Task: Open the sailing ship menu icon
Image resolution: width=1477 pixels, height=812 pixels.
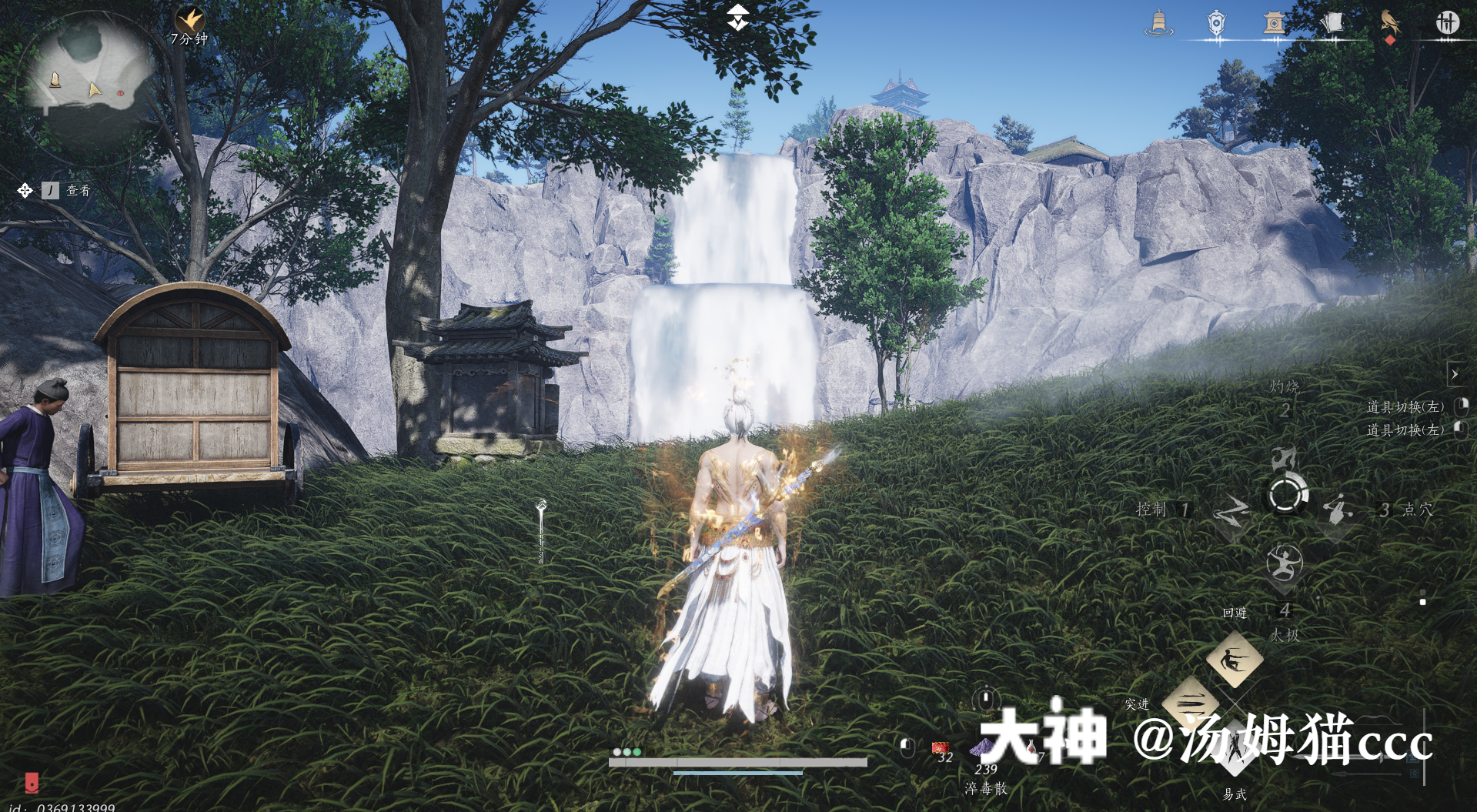Action: pyautogui.click(x=1158, y=23)
